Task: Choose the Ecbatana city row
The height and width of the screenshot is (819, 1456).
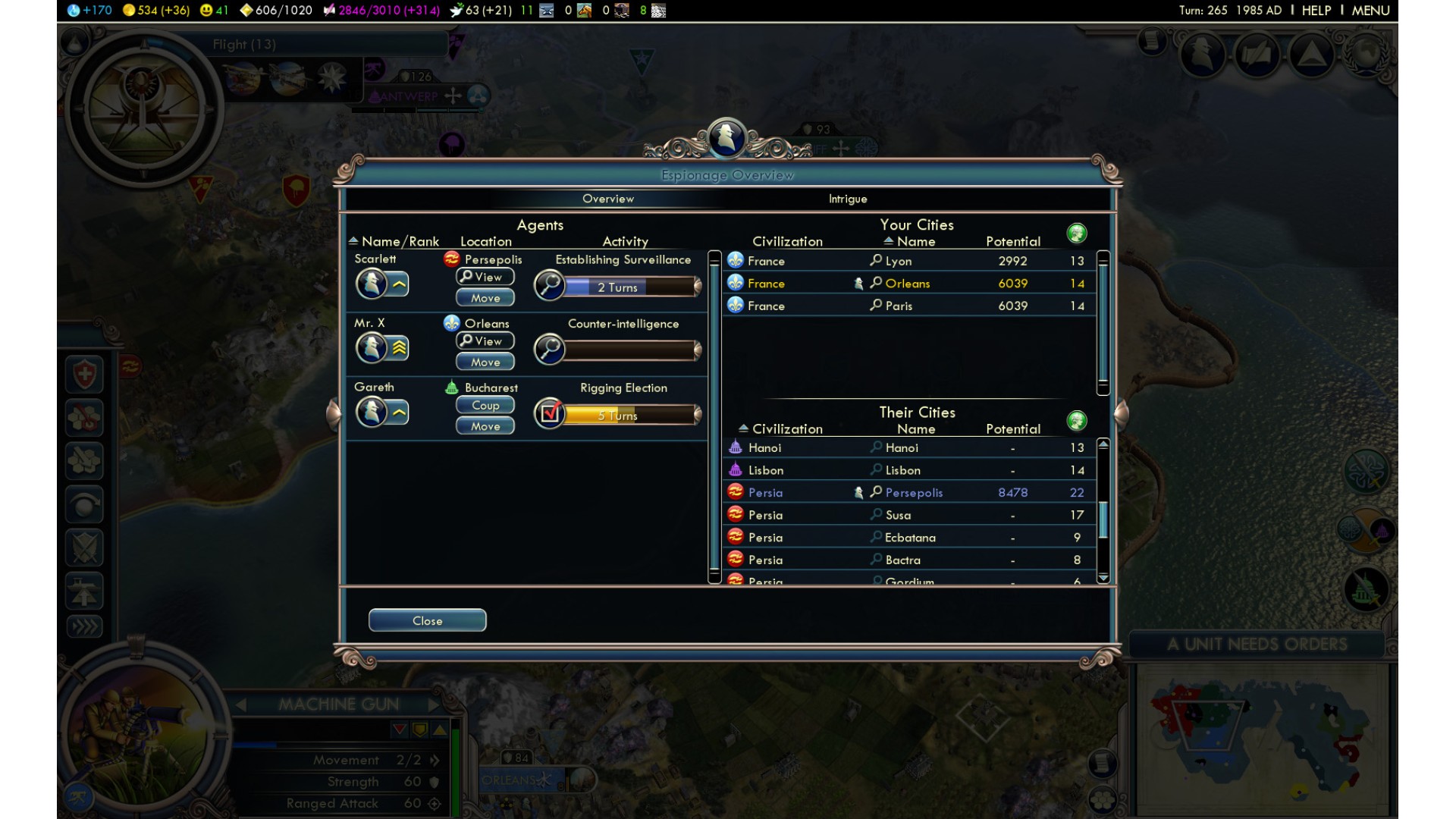Action: coord(909,538)
